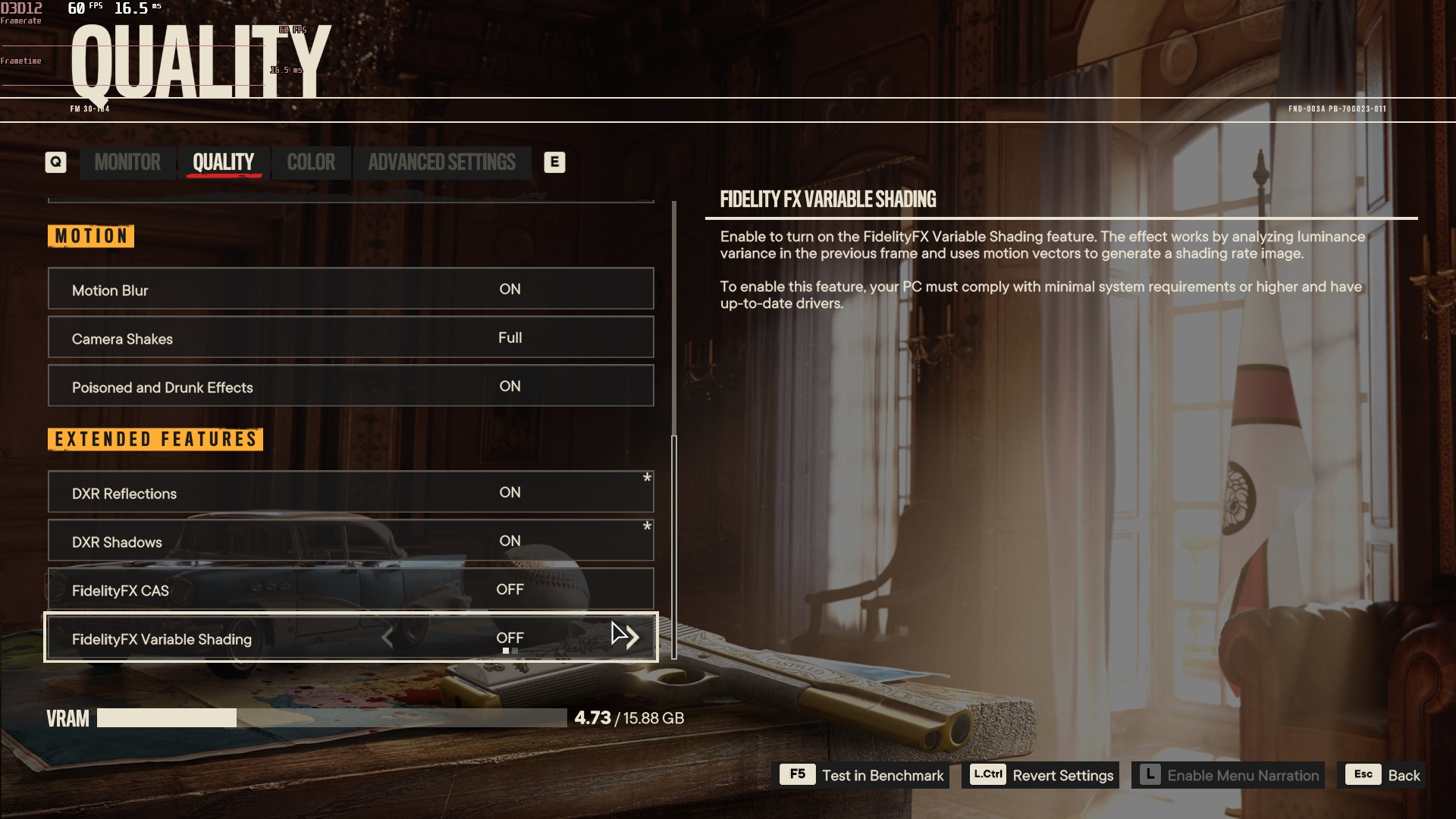This screenshot has width=1456, height=819.
Task: Select the DXR Reflections row
Action: click(350, 492)
